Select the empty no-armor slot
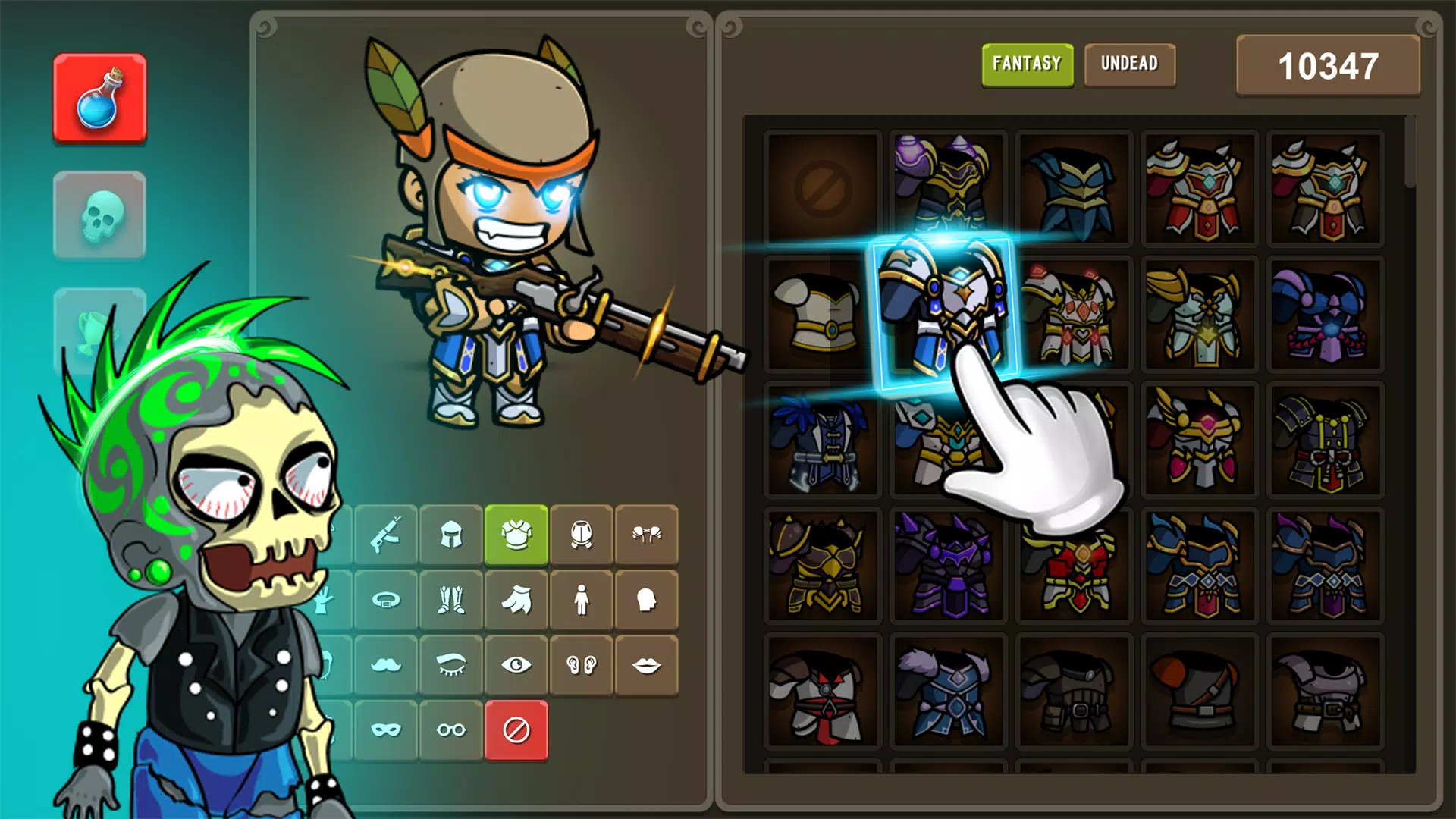Screen dimensions: 1456x819 pos(823,188)
